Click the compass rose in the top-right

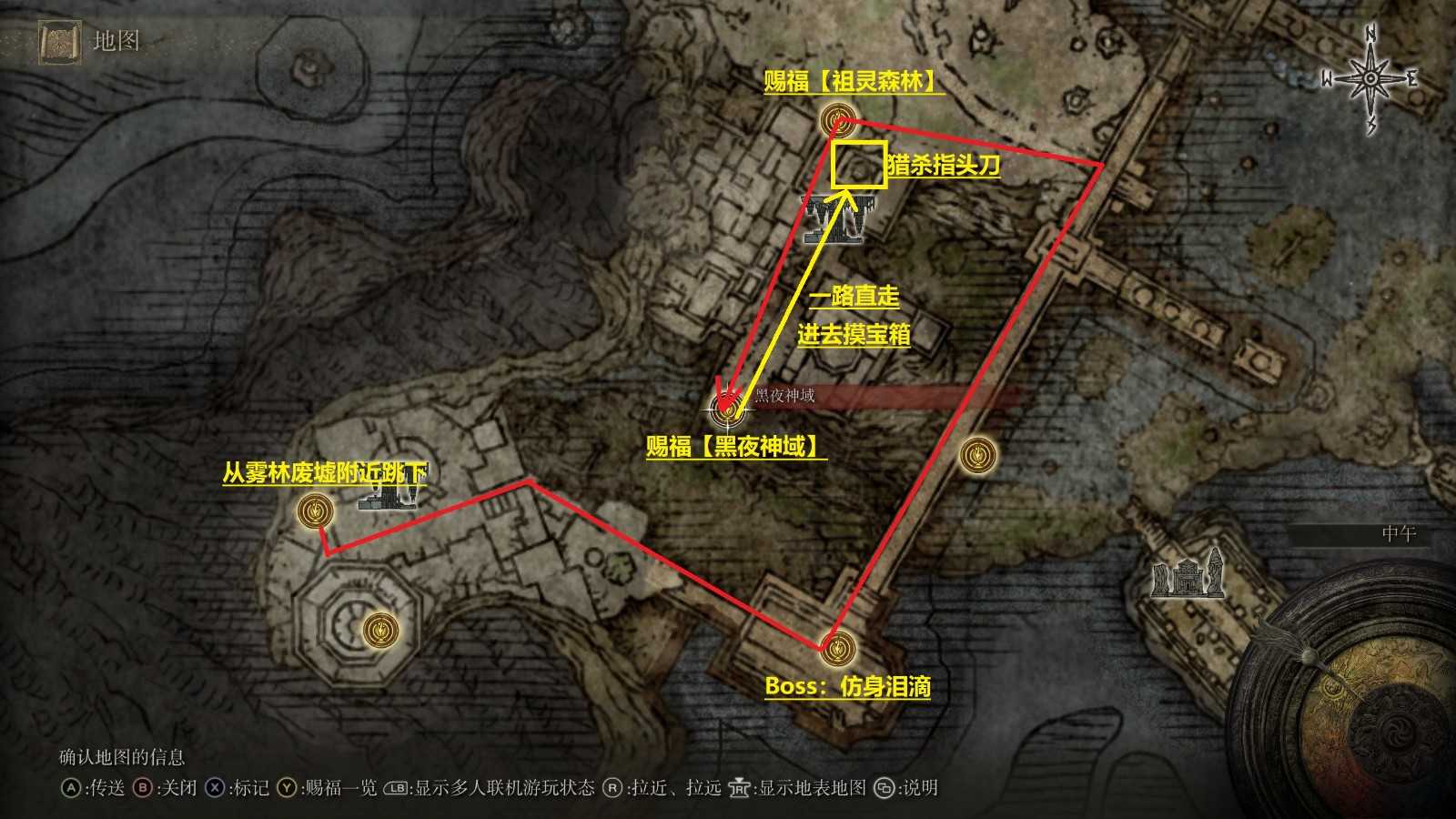point(1368,80)
